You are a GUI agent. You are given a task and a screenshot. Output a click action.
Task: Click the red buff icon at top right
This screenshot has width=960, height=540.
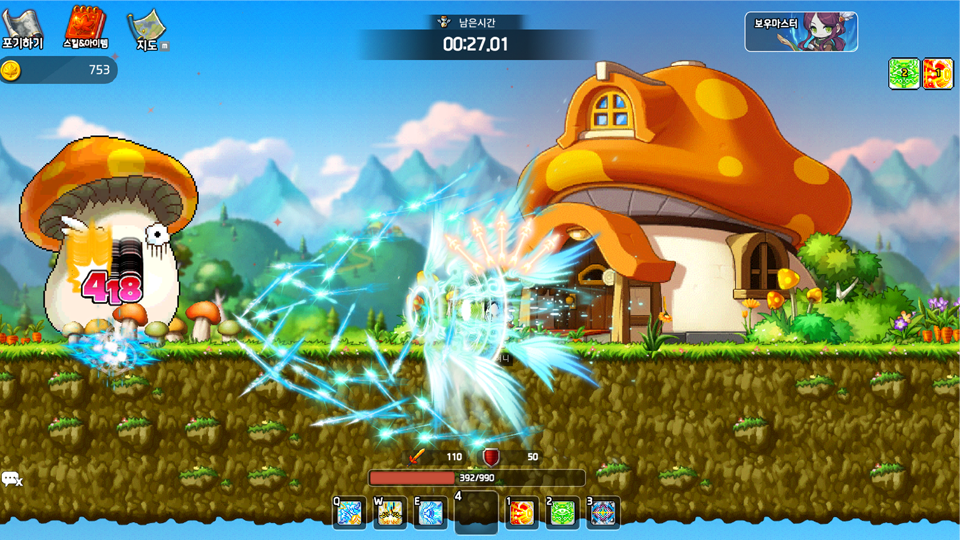937,73
